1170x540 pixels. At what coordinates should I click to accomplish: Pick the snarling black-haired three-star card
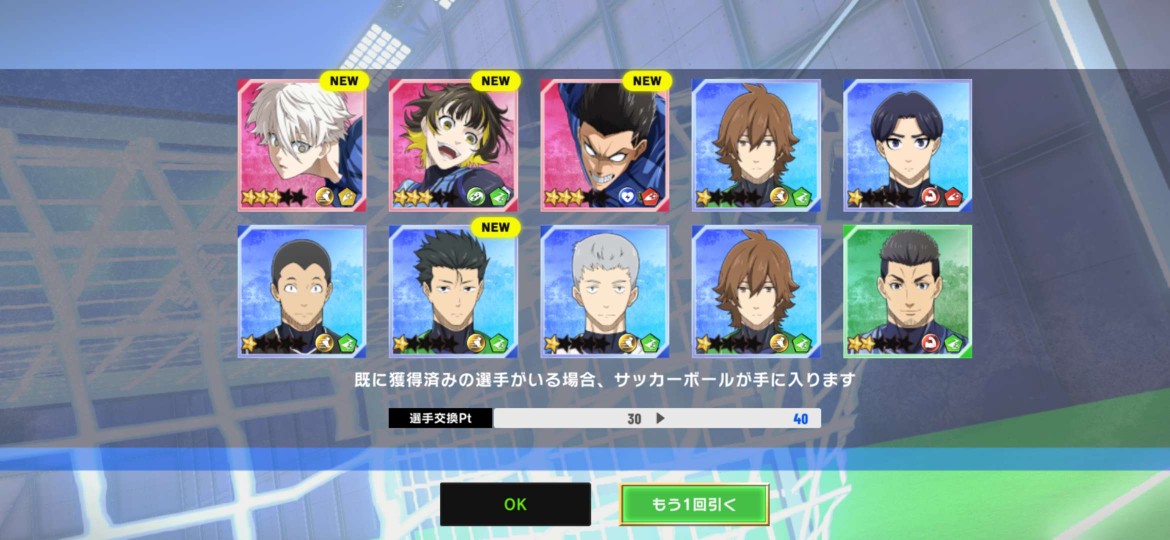[x=605, y=145]
